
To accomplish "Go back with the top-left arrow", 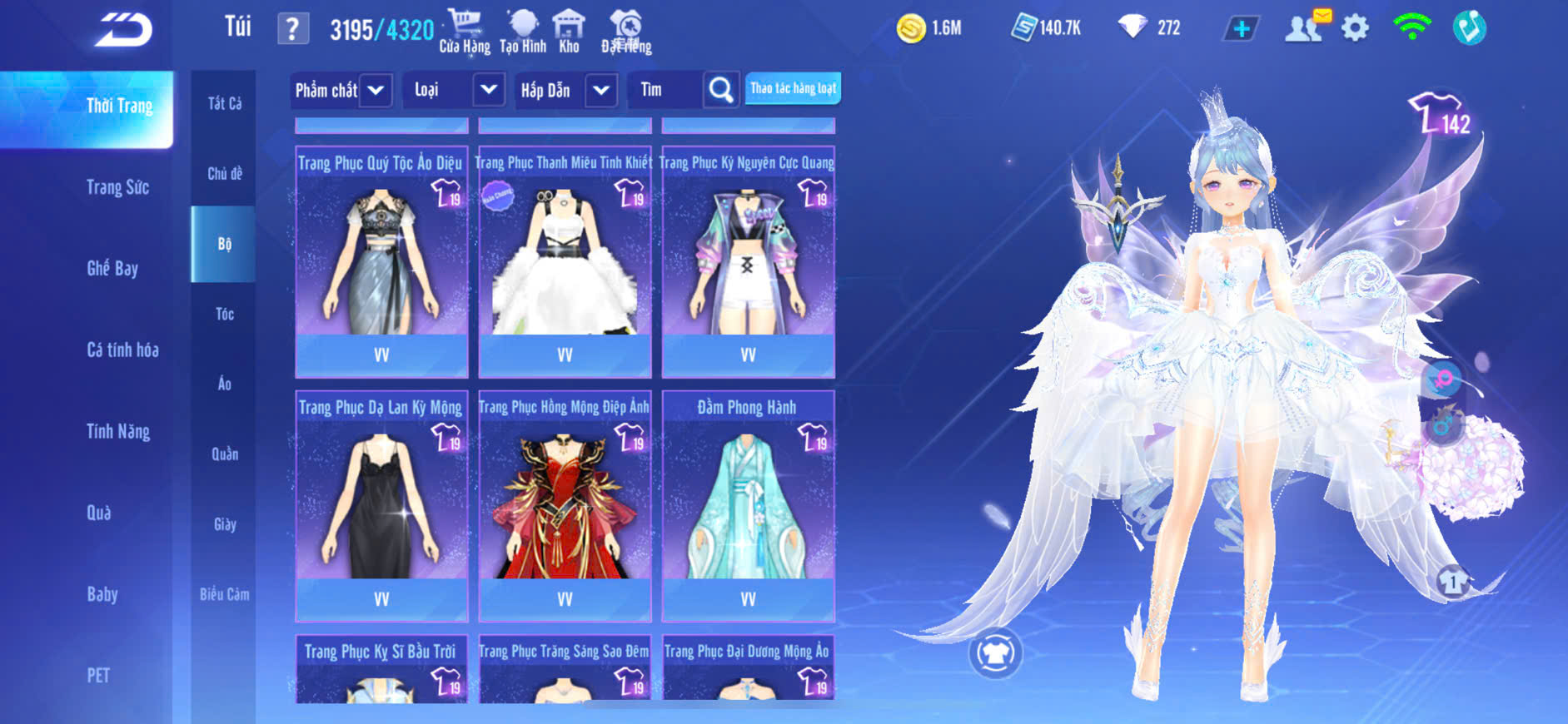I will pyautogui.click(x=122, y=30).
